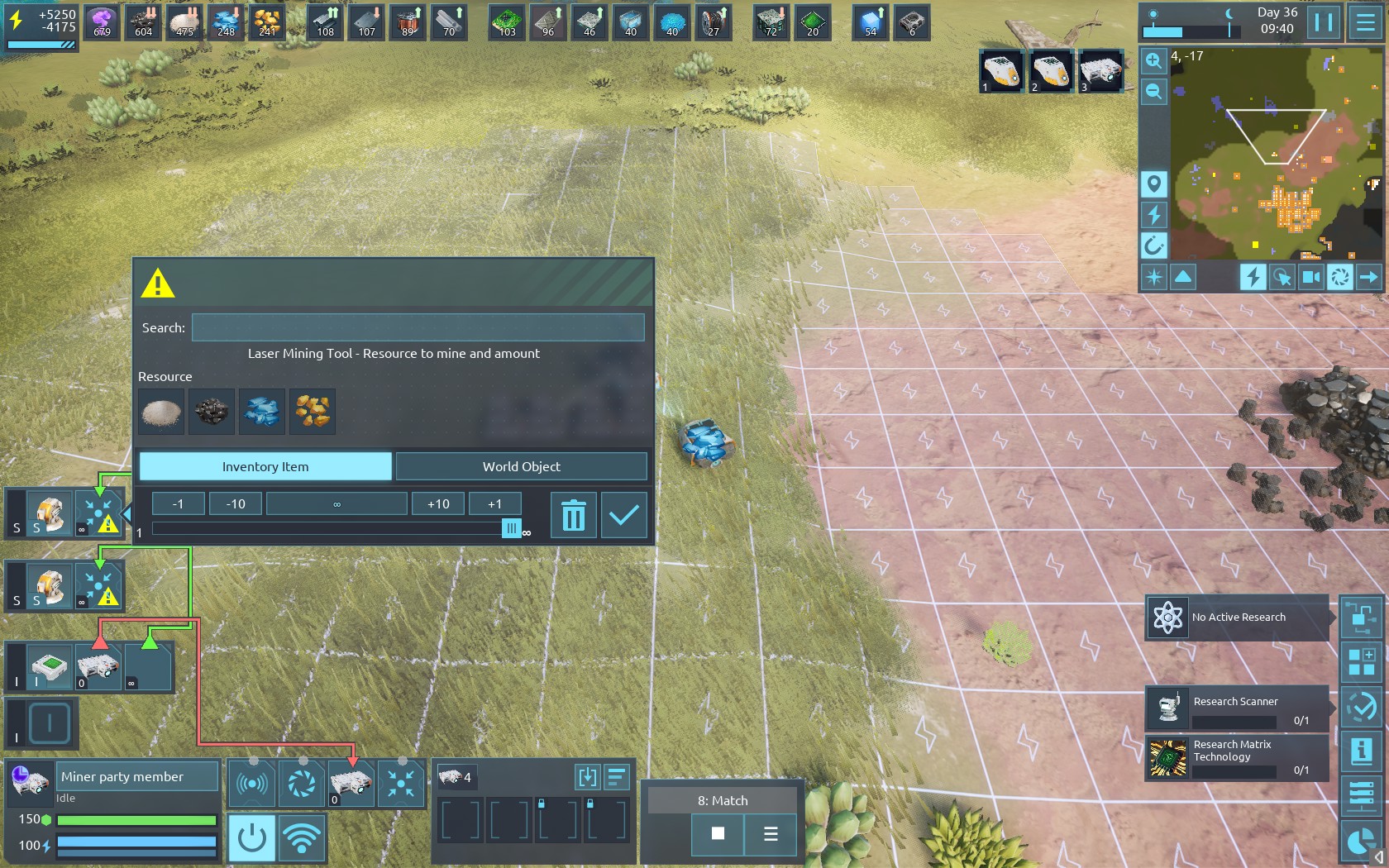Rename the Miner party member unit
Image resolution: width=1389 pixels, height=868 pixels.
coord(137,777)
